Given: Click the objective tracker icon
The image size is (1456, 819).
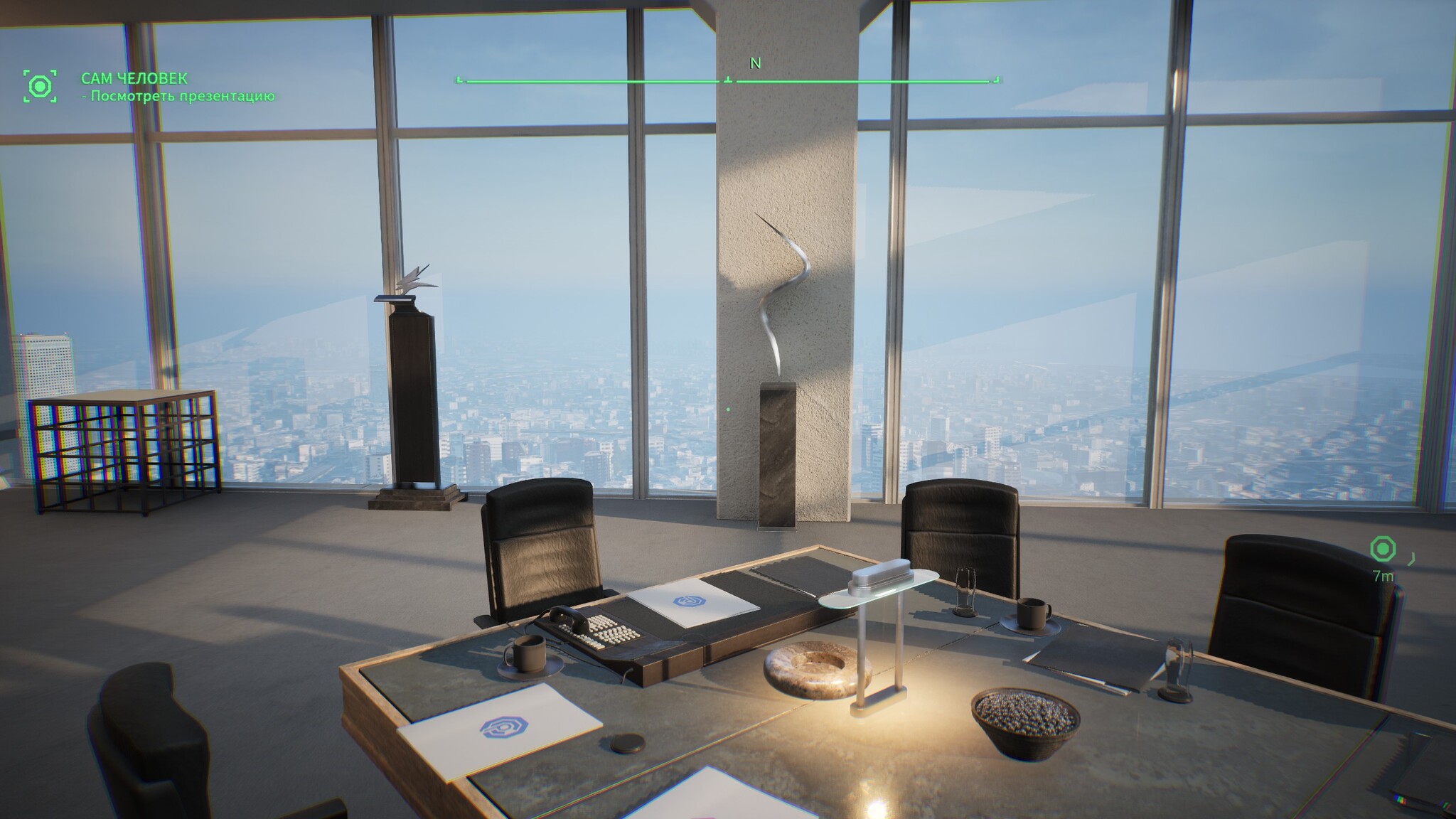Looking at the screenshot, I should point(40,87).
